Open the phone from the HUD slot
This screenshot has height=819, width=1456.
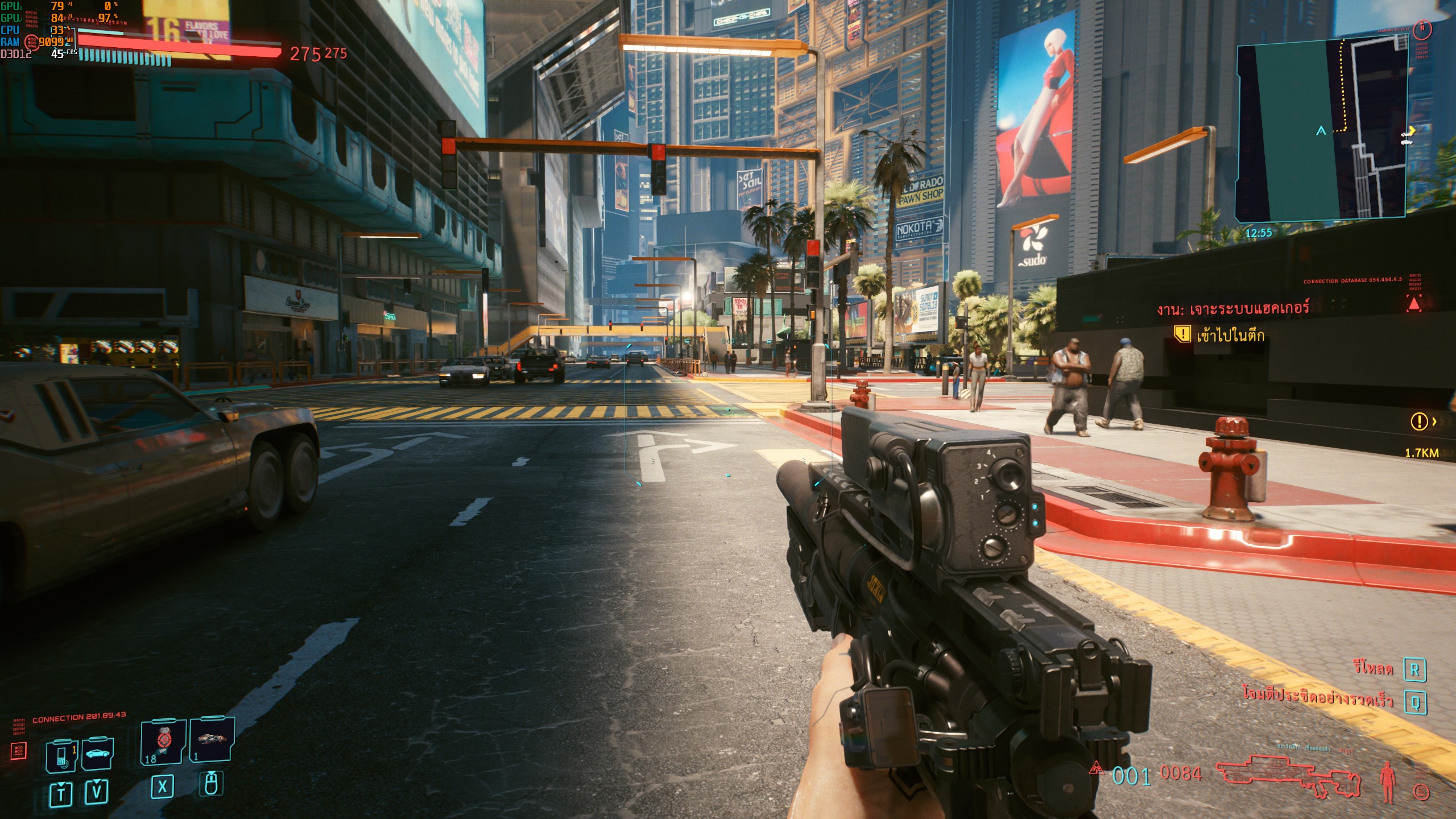[61, 756]
